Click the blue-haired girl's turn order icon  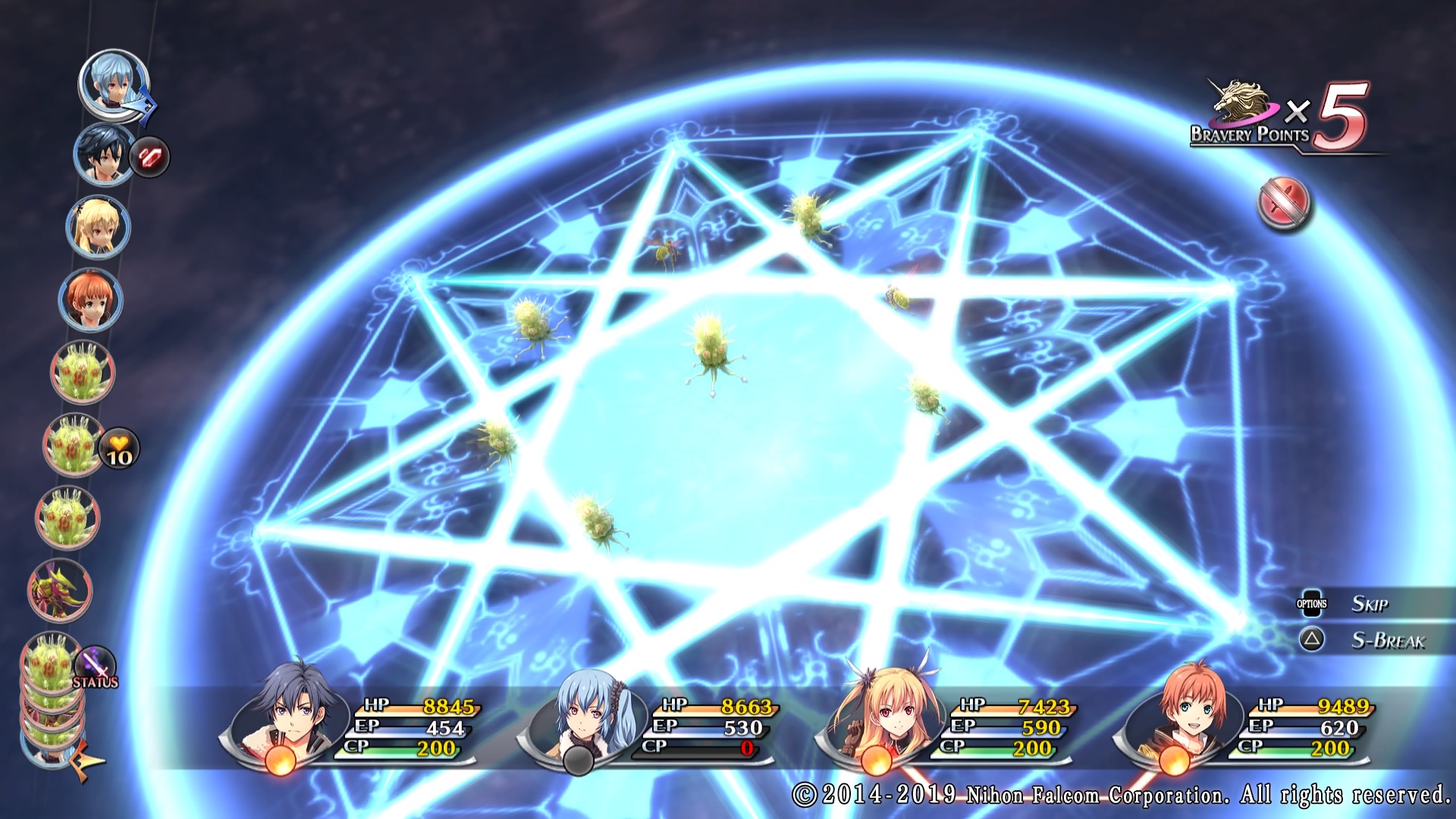[114, 83]
